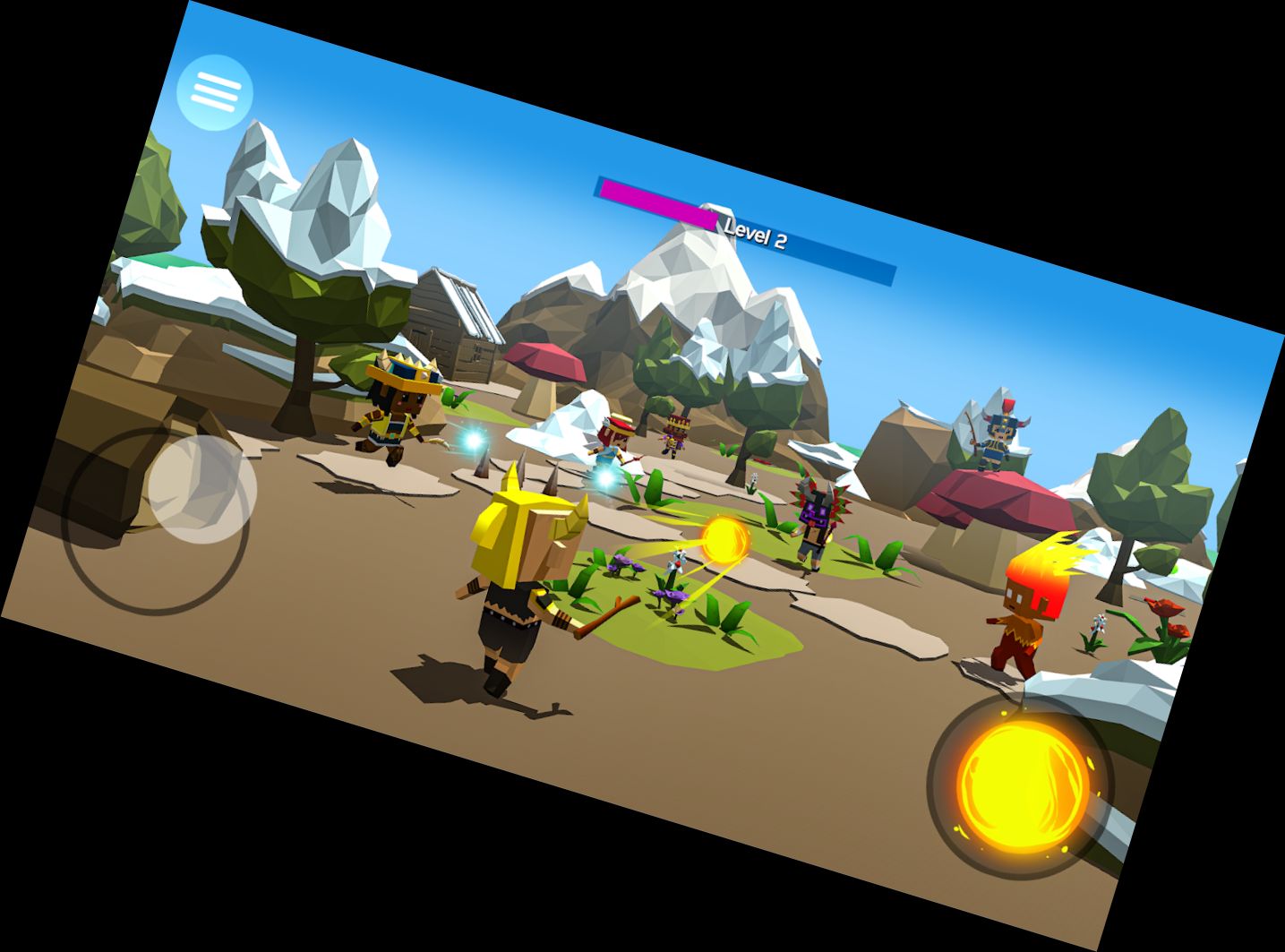
Task: Open the hamburger menu button
Action: point(215,90)
